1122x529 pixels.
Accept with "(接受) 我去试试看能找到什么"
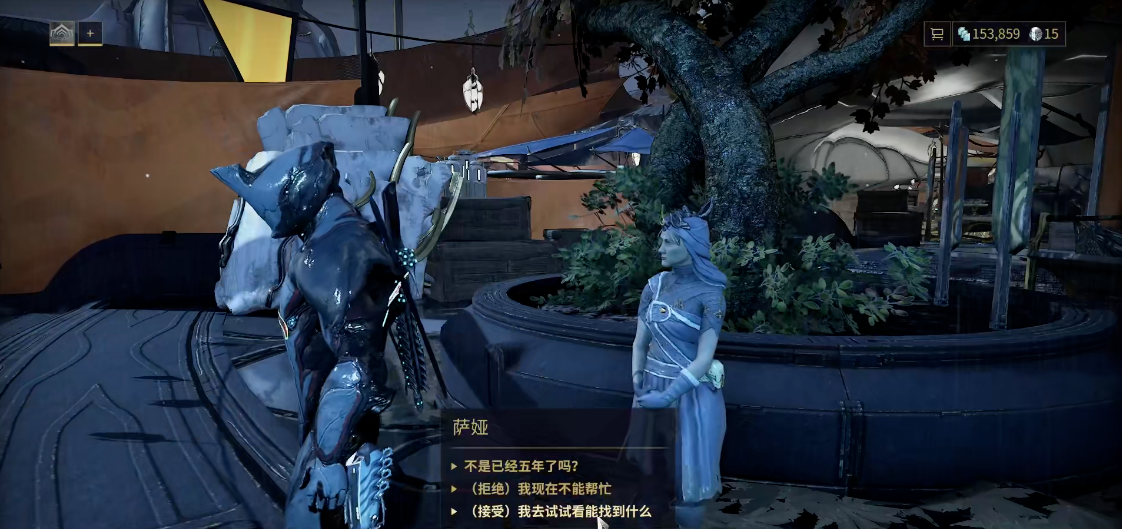pos(557,512)
